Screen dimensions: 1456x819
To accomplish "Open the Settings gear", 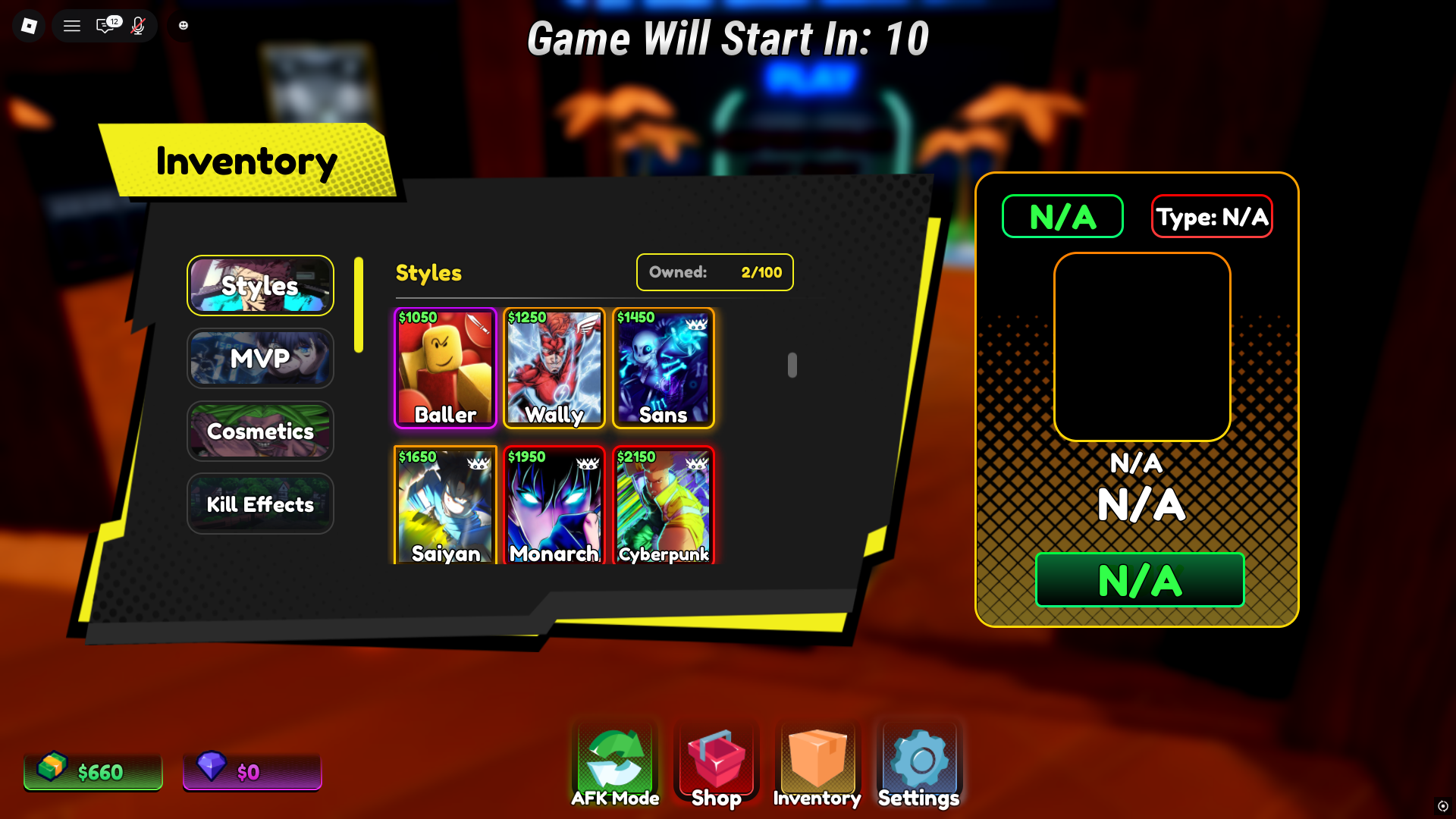I will click(x=918, y=762).
